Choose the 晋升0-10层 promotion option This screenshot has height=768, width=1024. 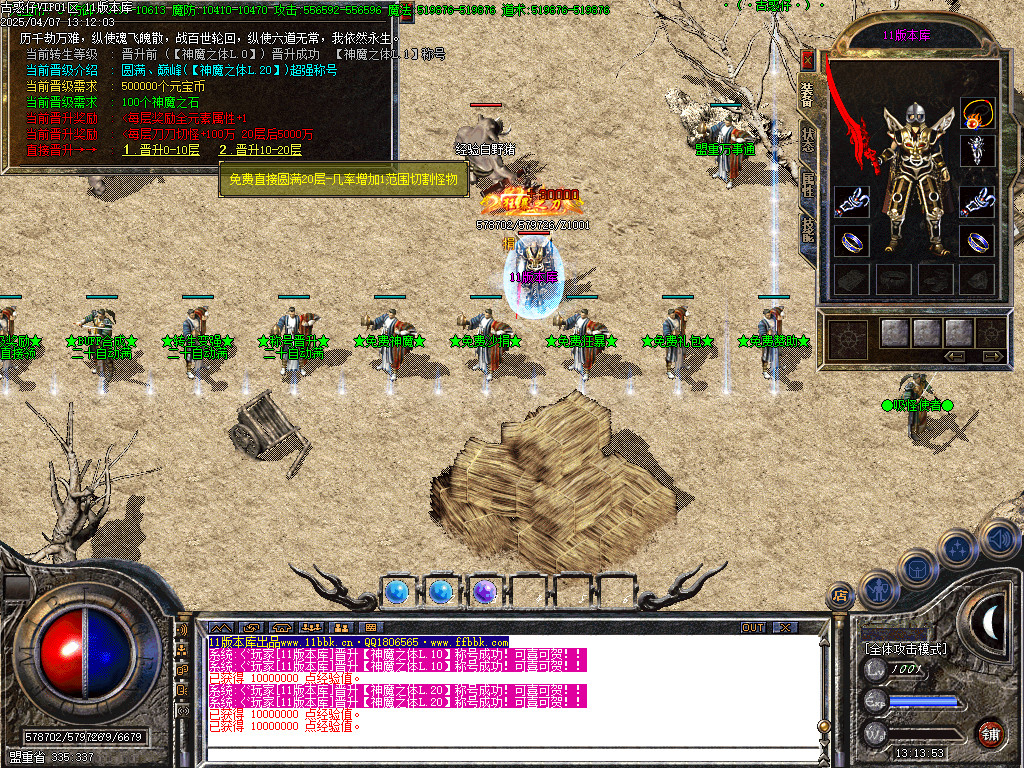tap(161, 150)
